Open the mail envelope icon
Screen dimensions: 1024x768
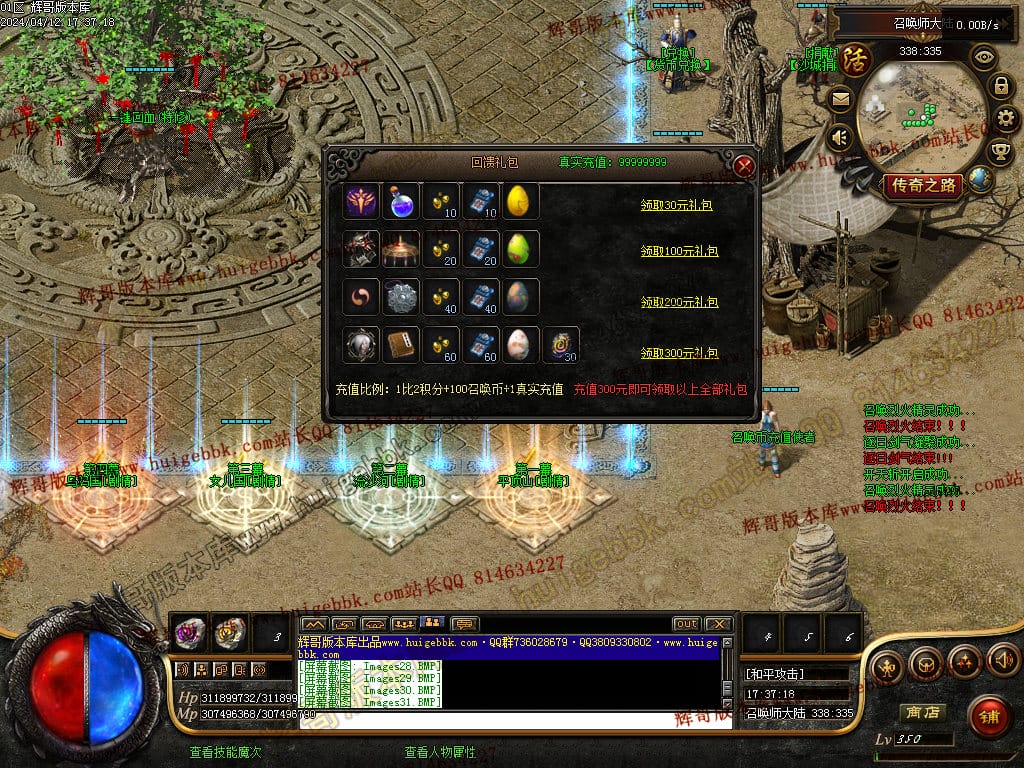point(840,99)
